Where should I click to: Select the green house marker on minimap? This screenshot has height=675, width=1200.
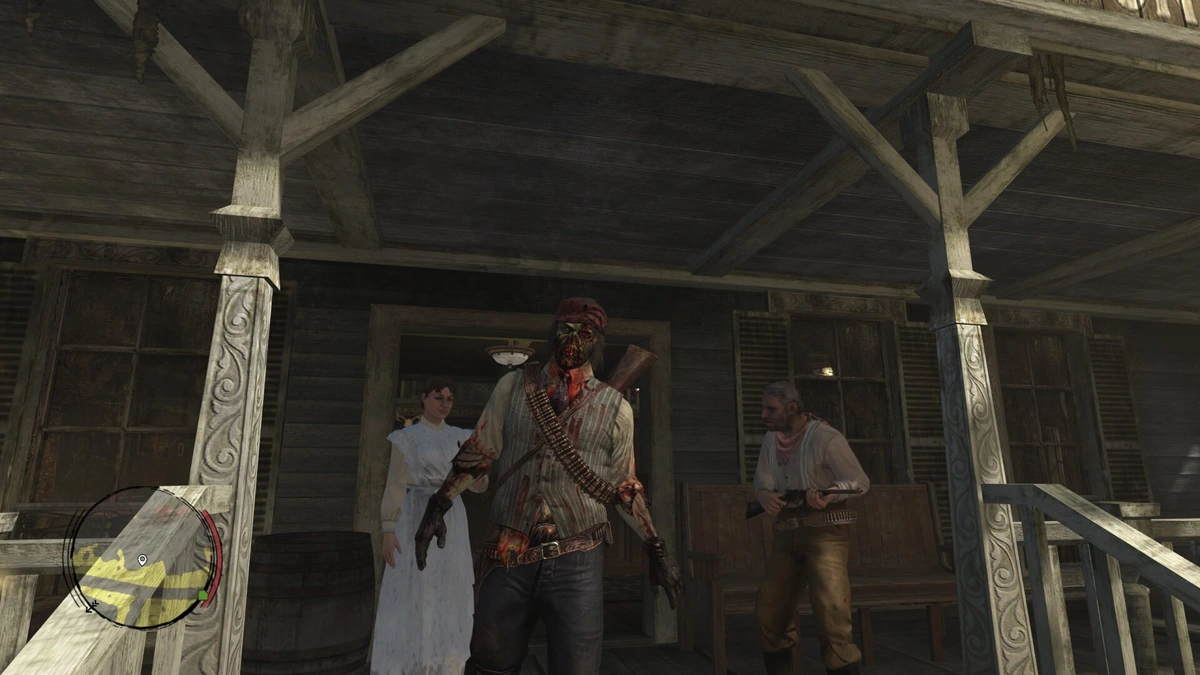(202, 596)
